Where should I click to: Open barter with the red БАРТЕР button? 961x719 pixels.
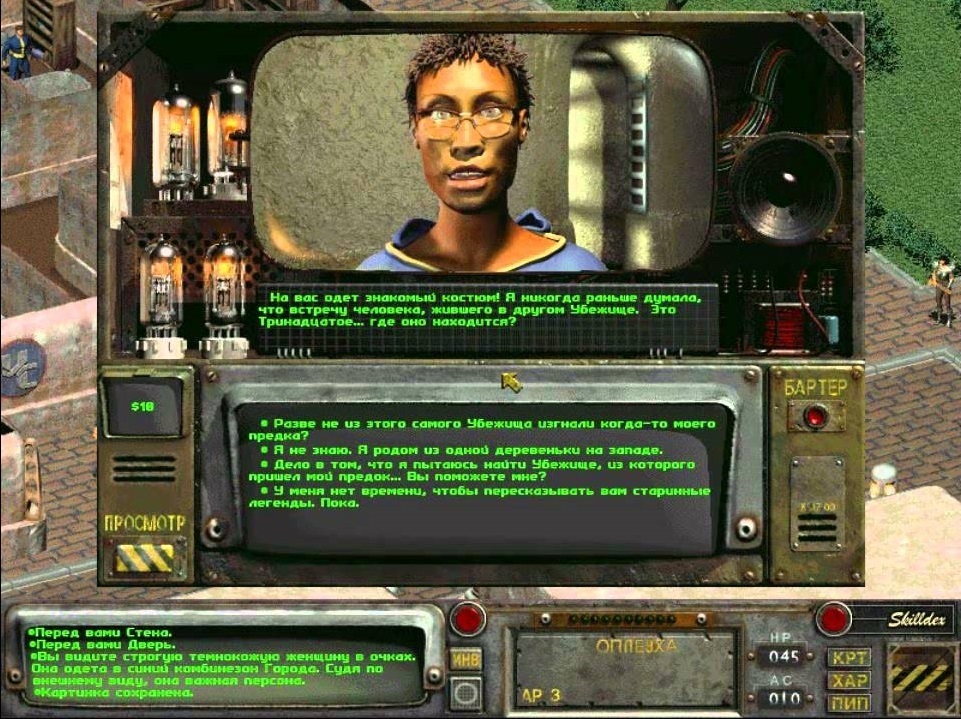(816, 417)
